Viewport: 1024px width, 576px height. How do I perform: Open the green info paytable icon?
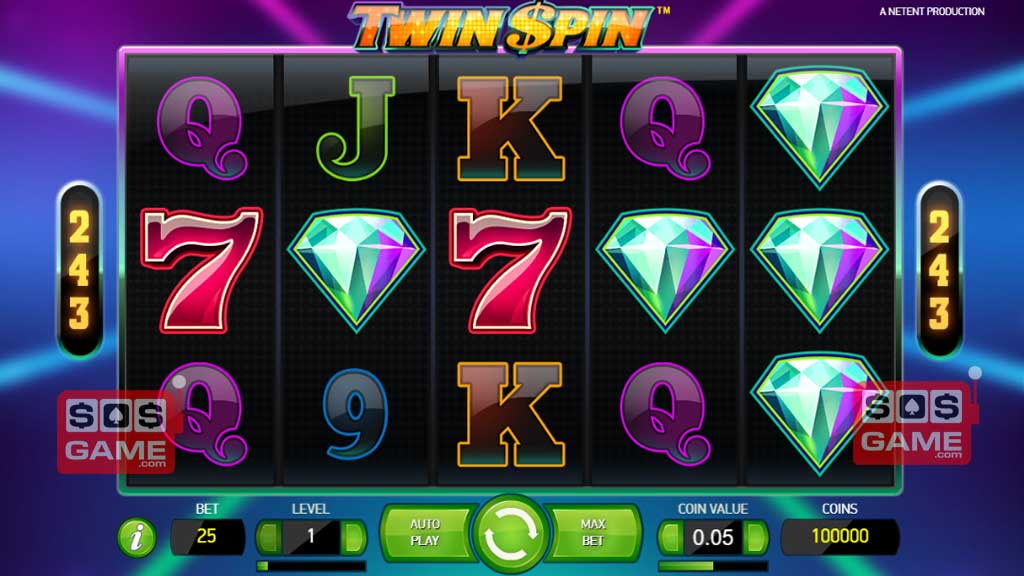137,538
